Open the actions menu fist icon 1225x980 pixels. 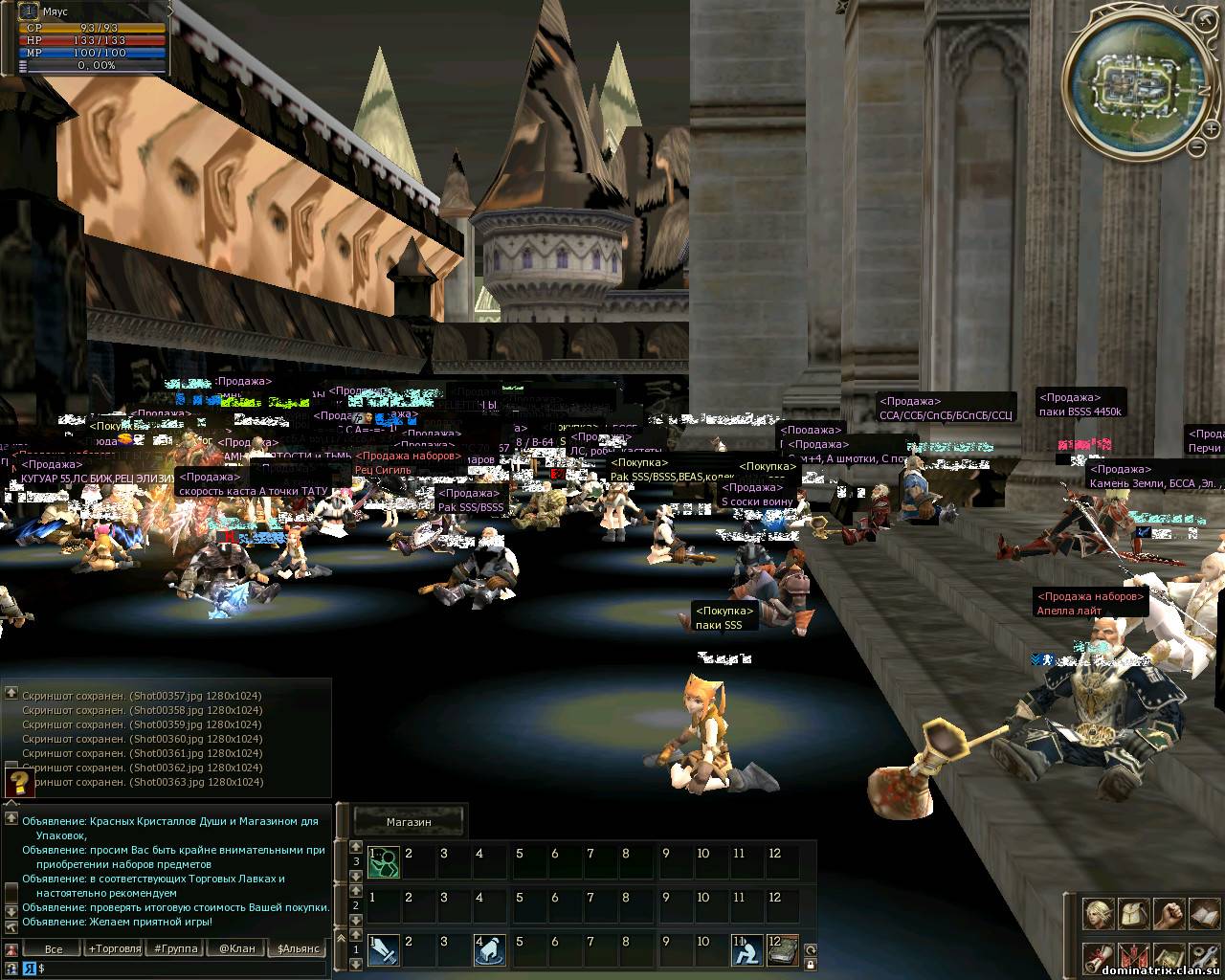coord(1169,914)
